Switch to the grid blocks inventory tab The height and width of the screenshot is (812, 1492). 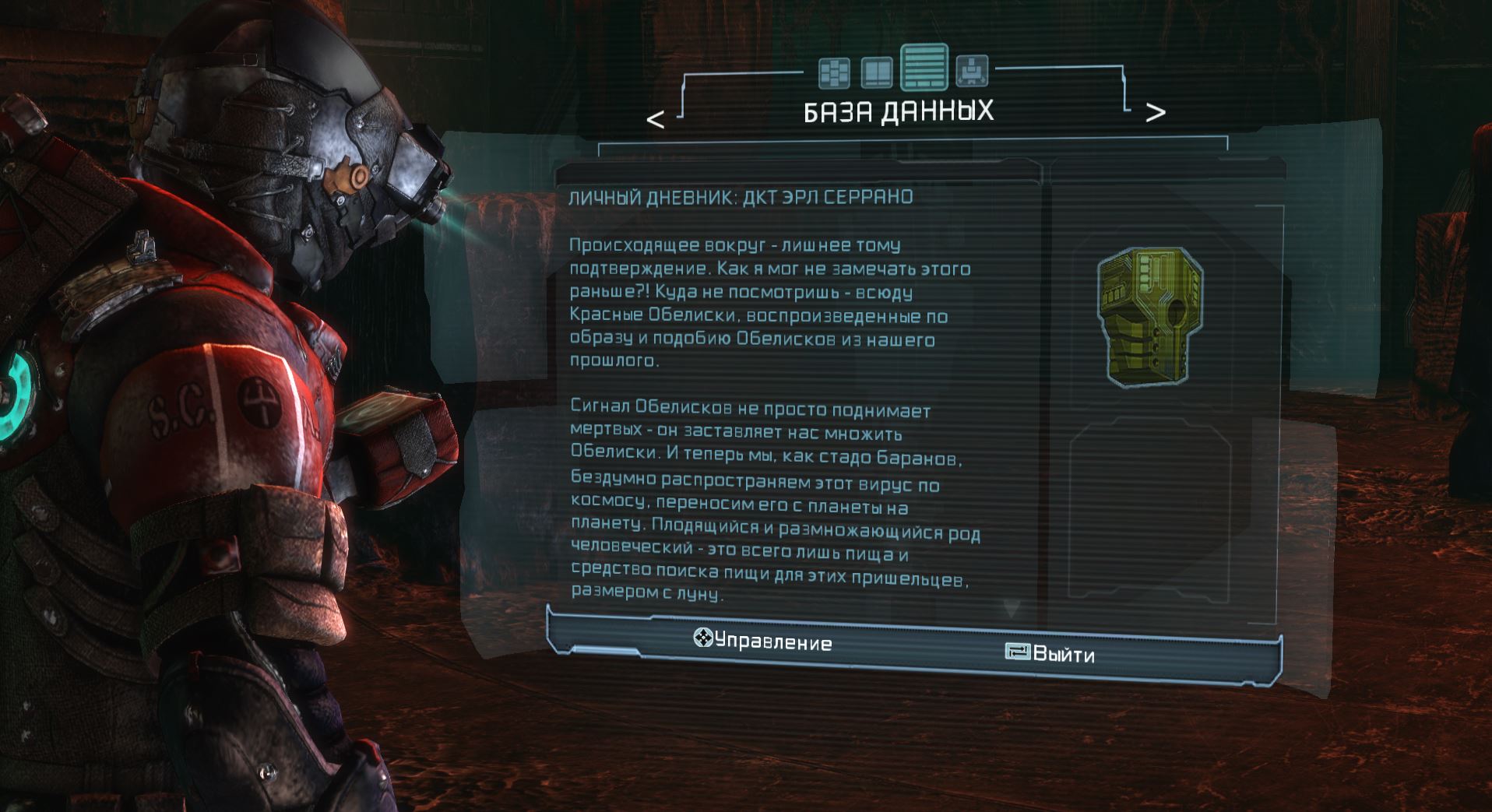click(x=834, y=73)
